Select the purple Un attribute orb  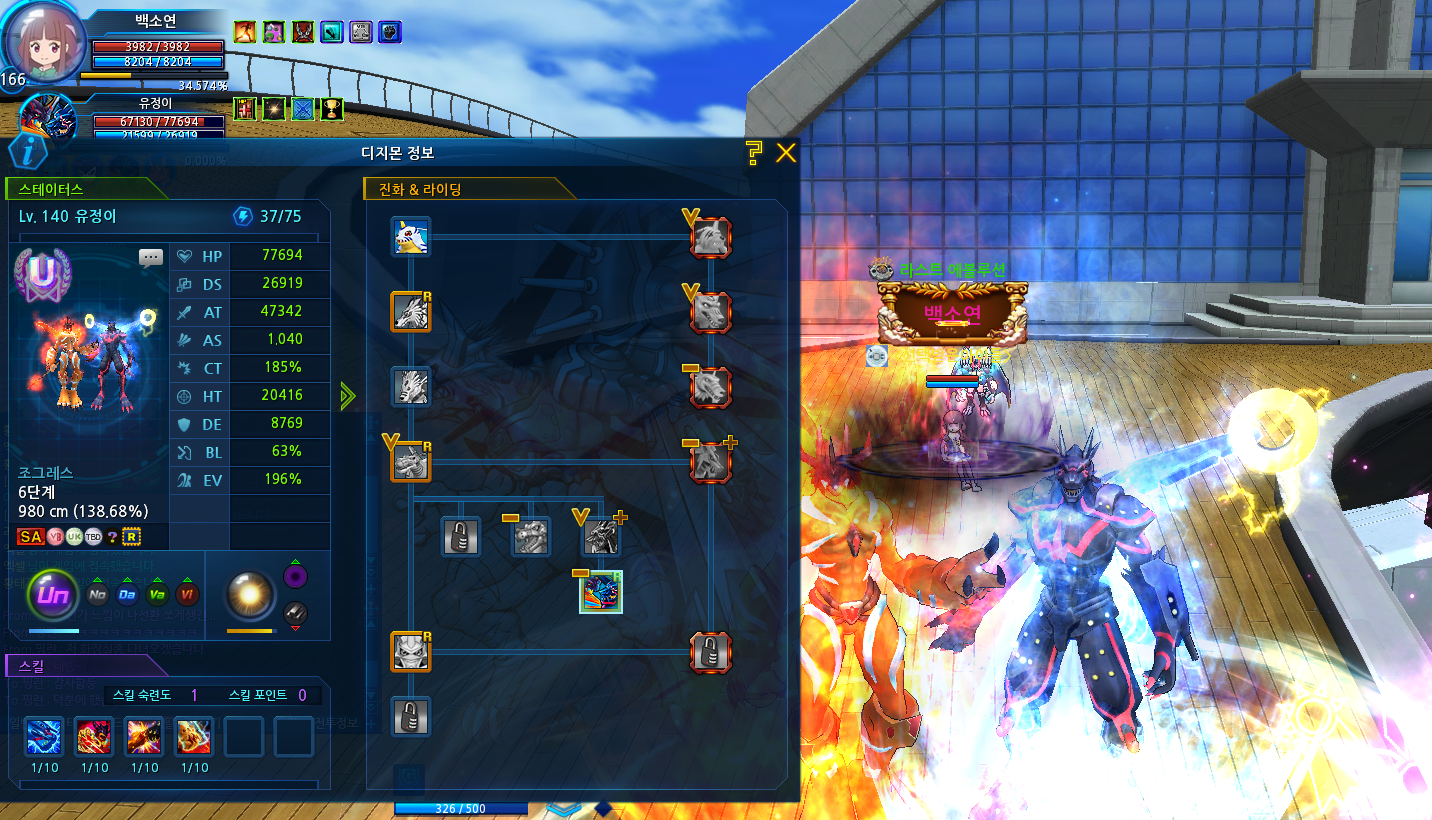point(52,595)
